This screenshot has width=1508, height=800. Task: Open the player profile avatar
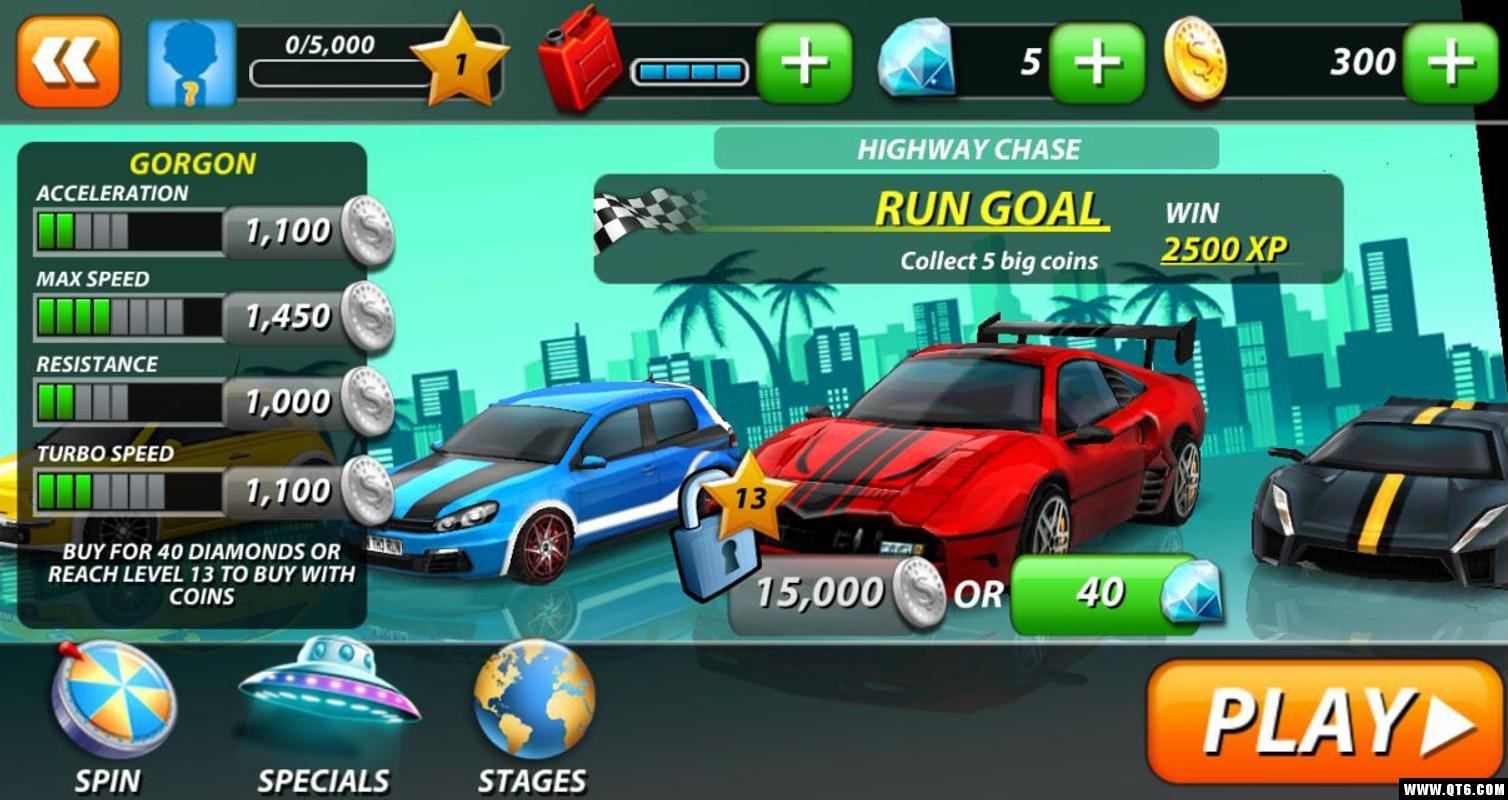tap(191, 63)
